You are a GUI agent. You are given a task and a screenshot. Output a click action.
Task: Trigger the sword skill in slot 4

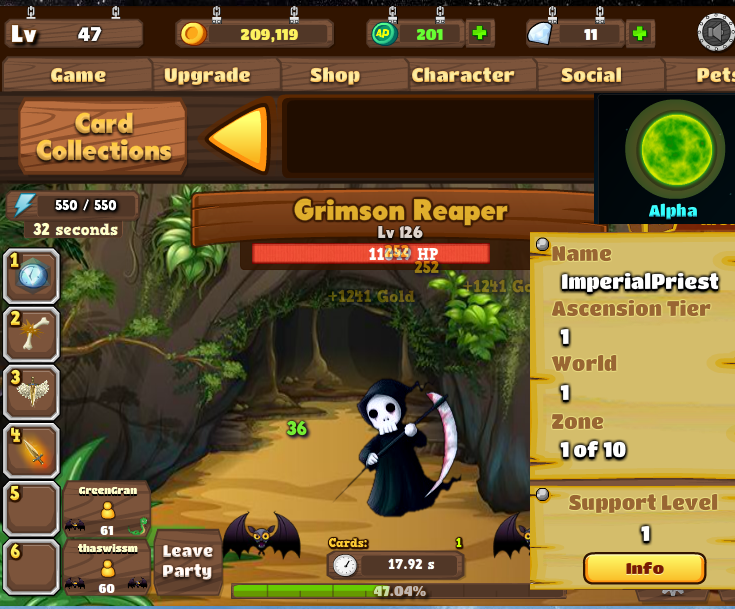tap(32, 451)
